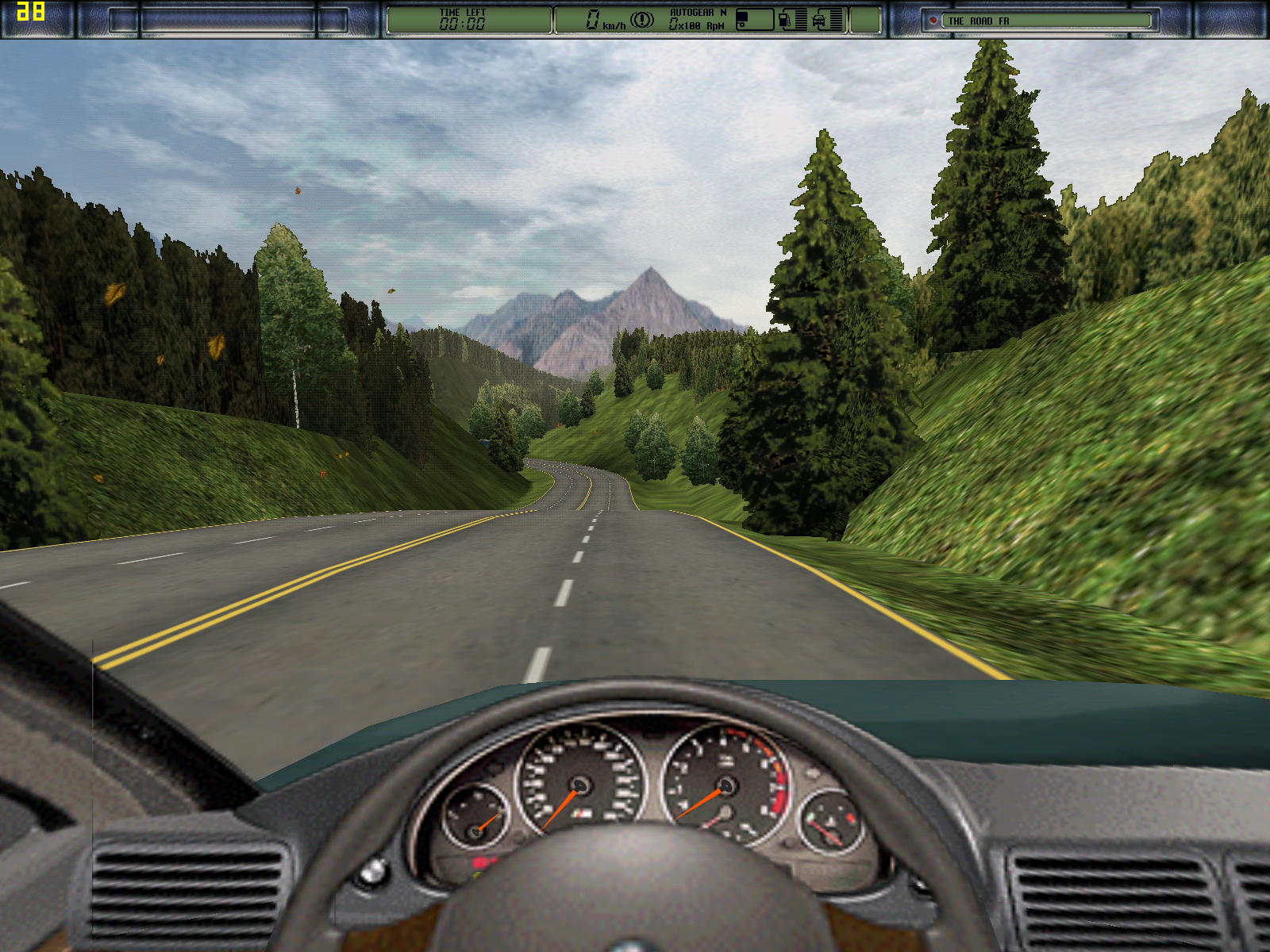Open the 'THE ROAD FR' message ticker
The image size is (1270, 952).
[1046, 21]
